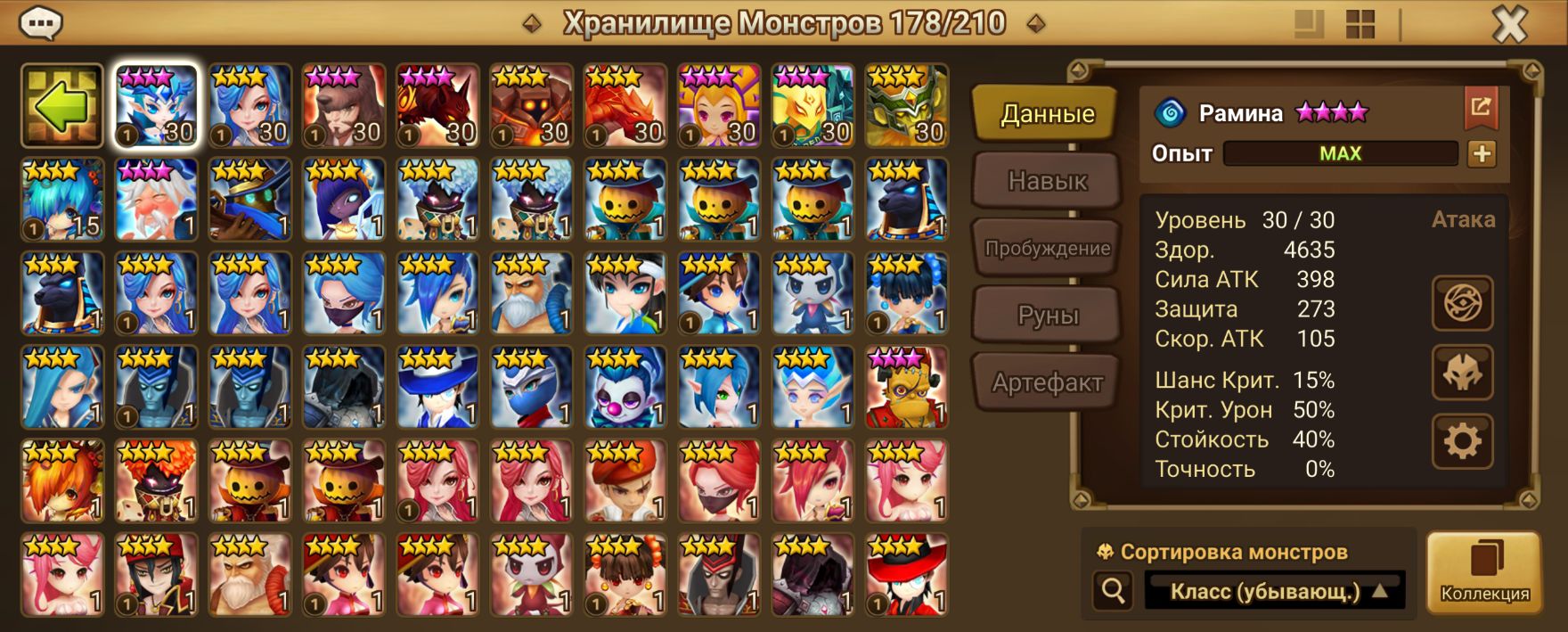Open the chat speech bubble
The image size is (1568, 632).
pyautogui.click(x=40, y=24)
